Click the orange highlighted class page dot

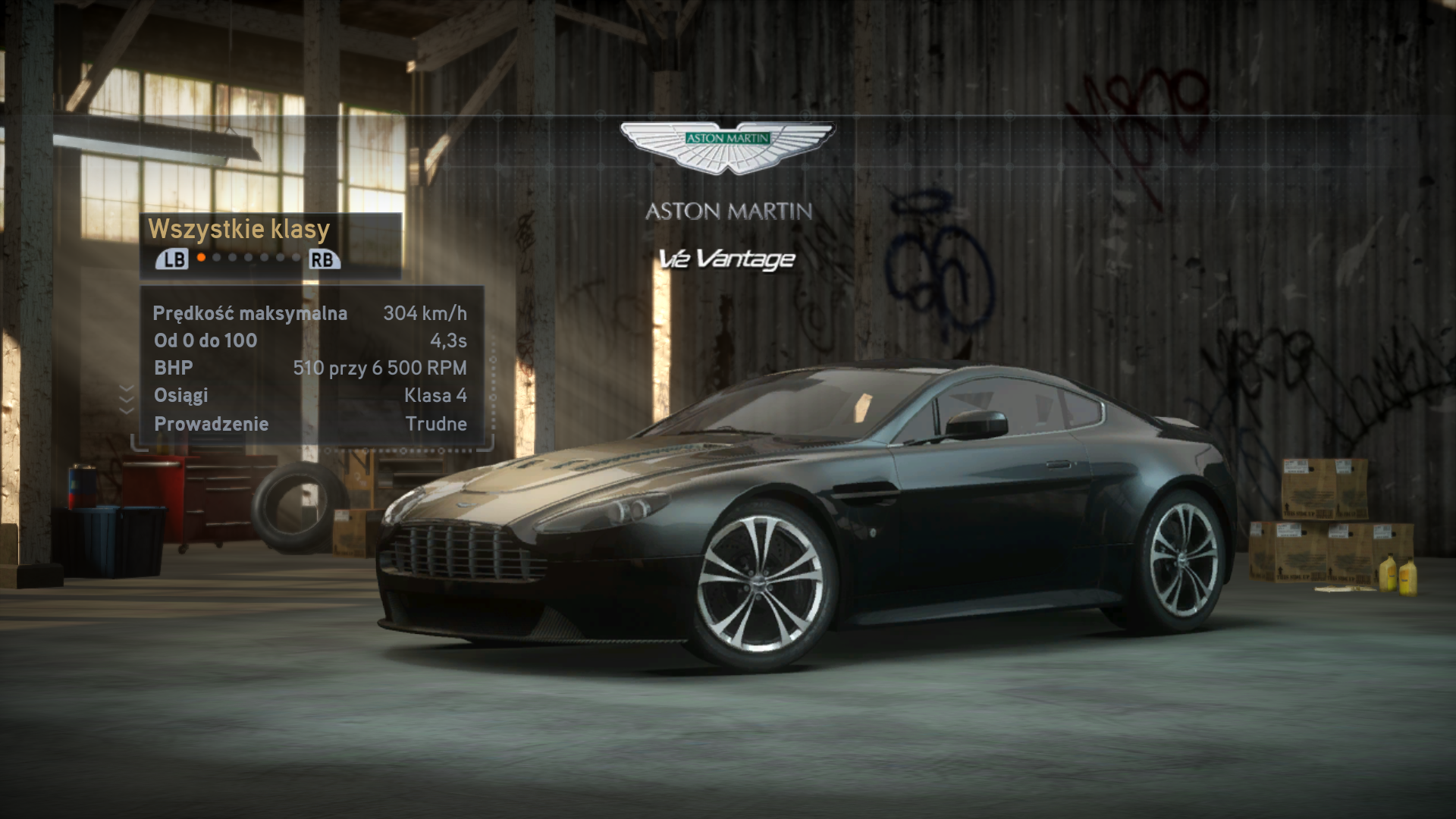(x=201, y=258)
